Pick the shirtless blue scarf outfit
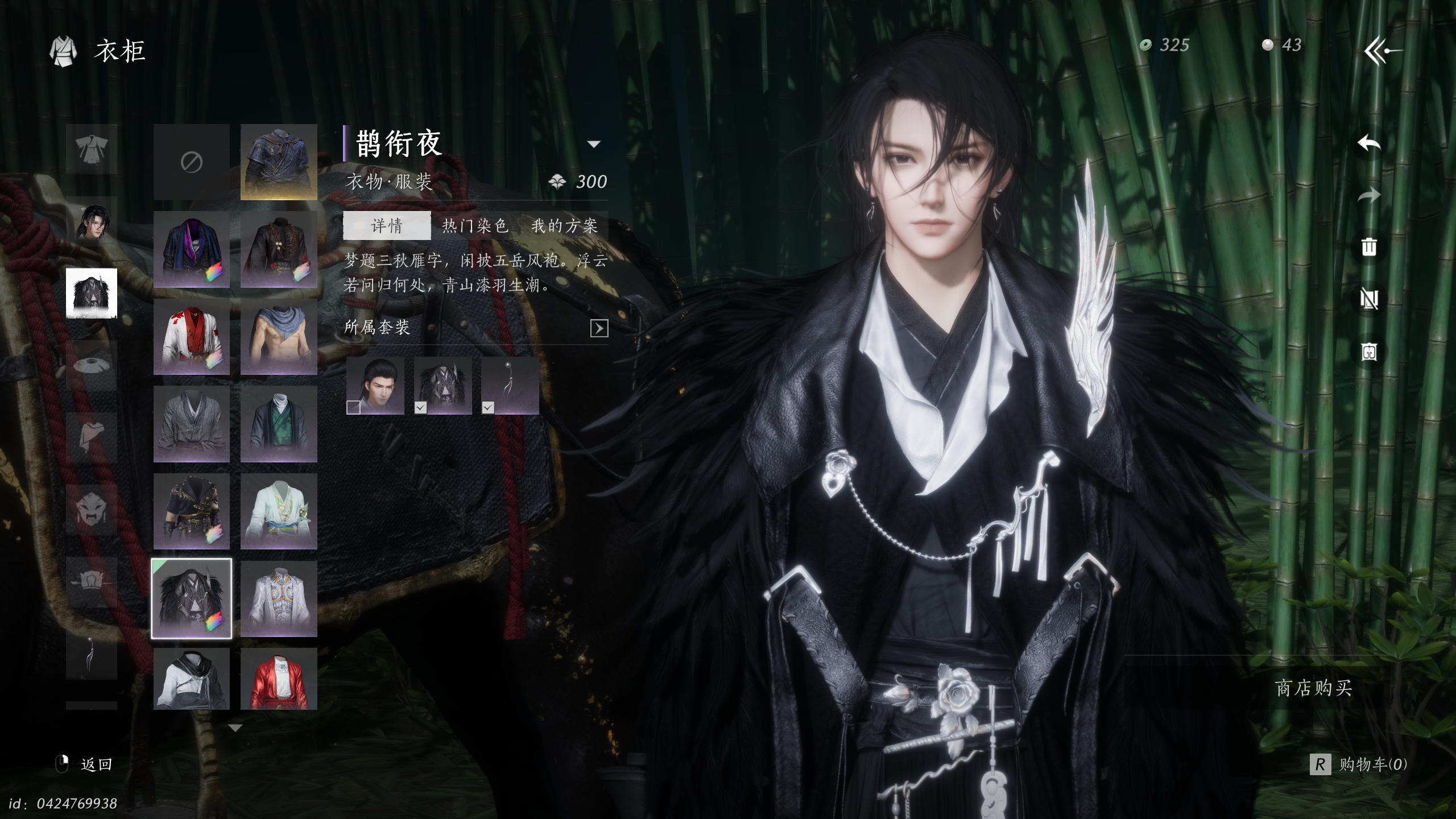 [x=279, y=337]
